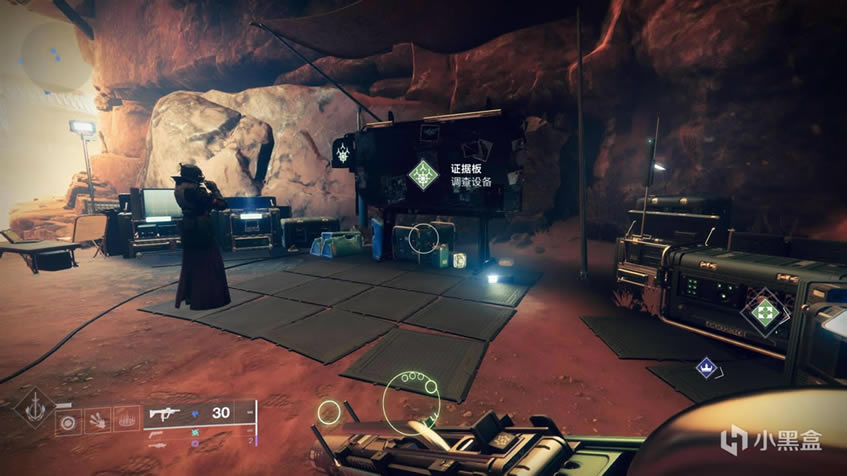The width and height of the screenshot is (847, 476).
Task: Use the grenade ability icon
Action: (69, 420)
